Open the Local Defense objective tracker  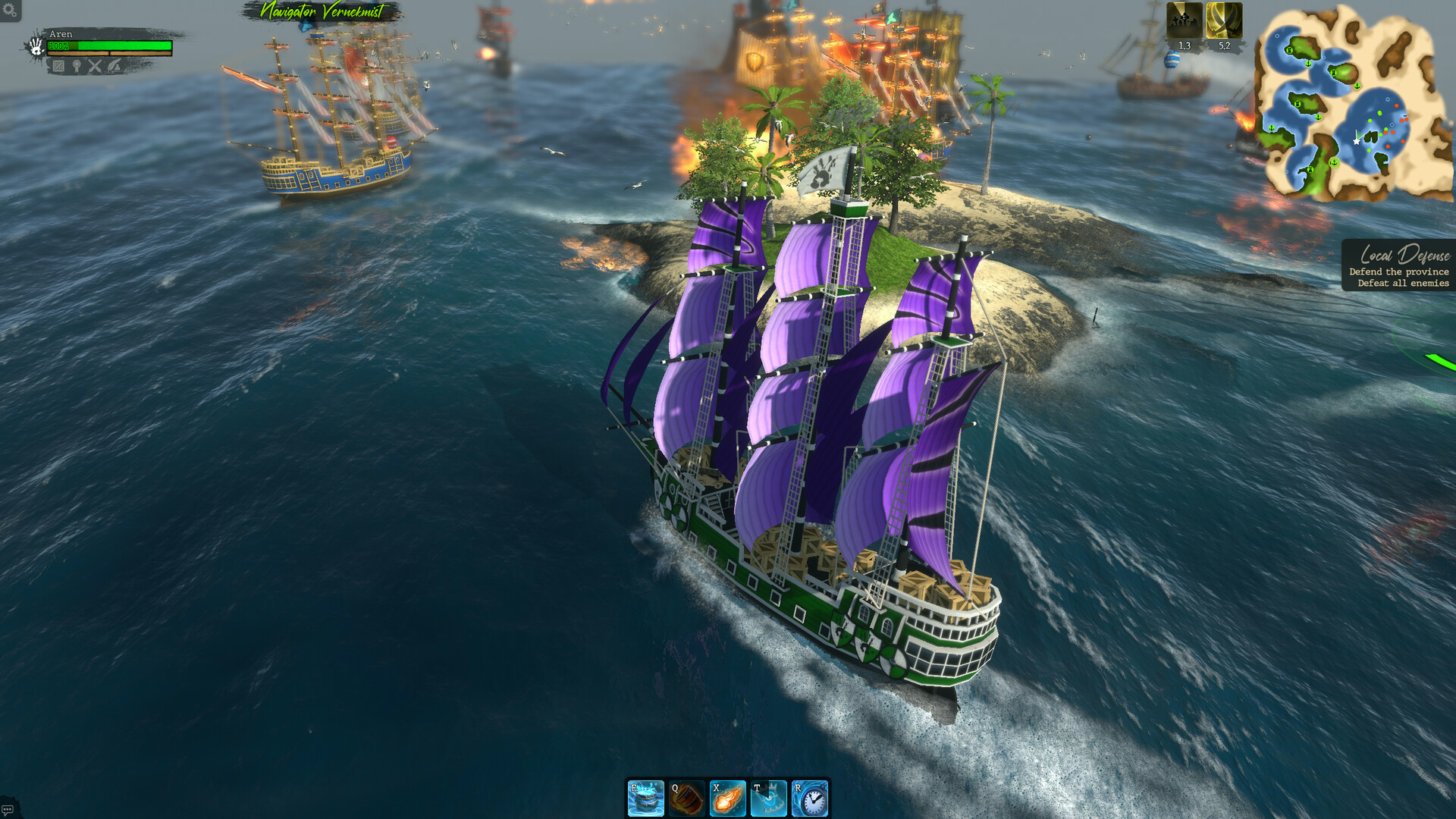[1400, 266]
